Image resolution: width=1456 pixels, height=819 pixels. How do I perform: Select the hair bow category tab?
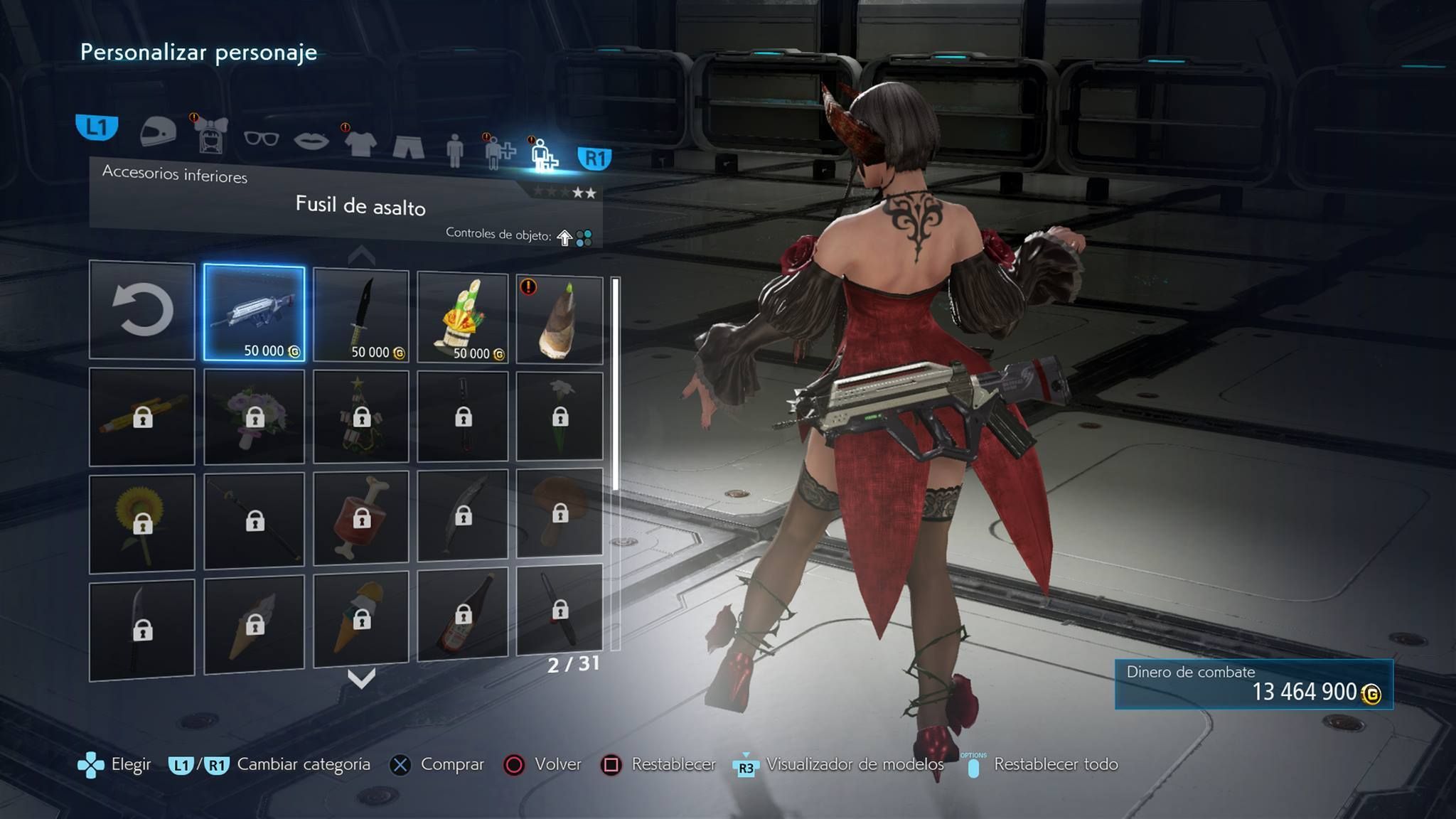pyautogui.click(x=210, y=135)
